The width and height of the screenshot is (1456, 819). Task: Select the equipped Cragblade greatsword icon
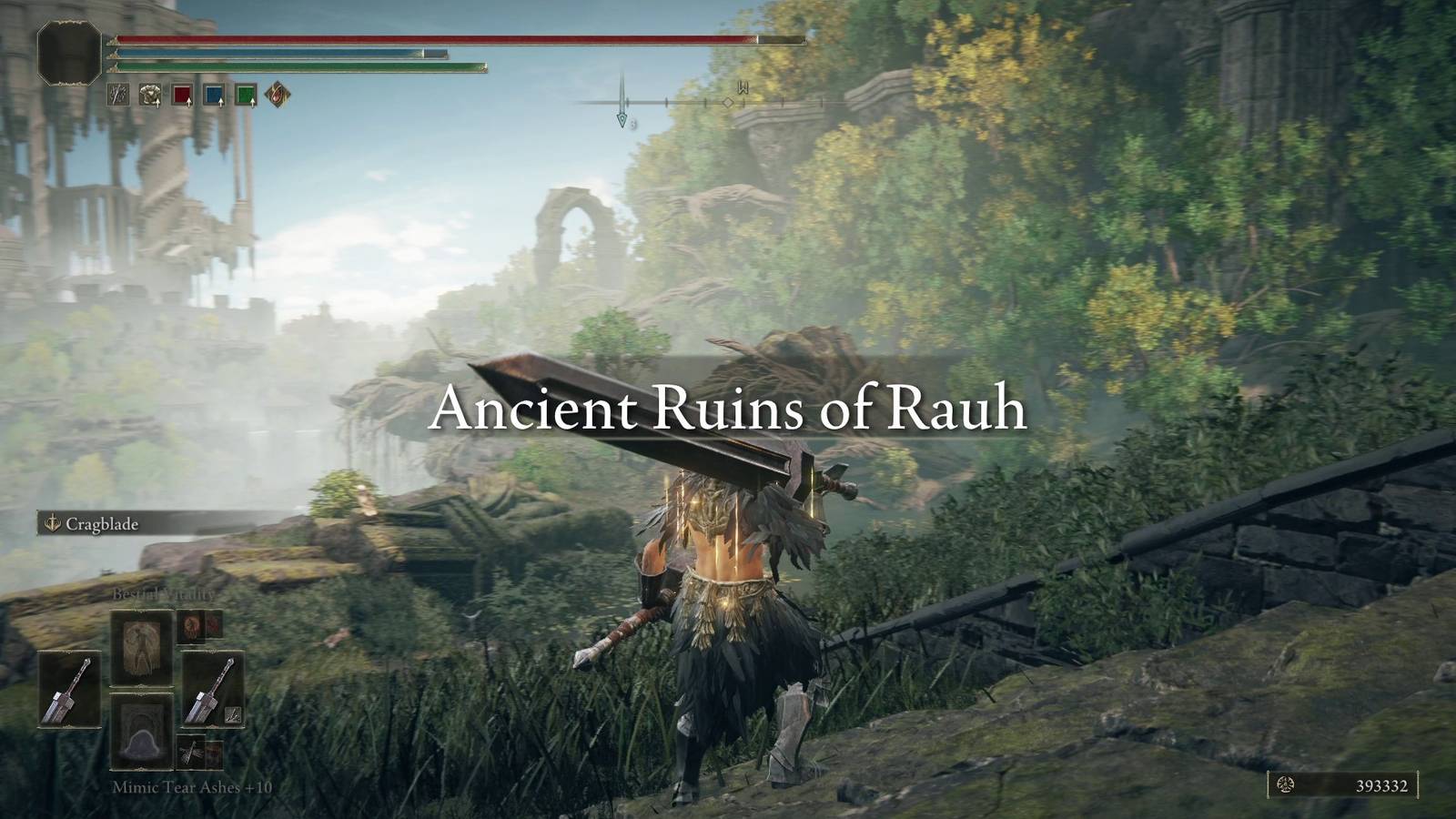point(69,689)
